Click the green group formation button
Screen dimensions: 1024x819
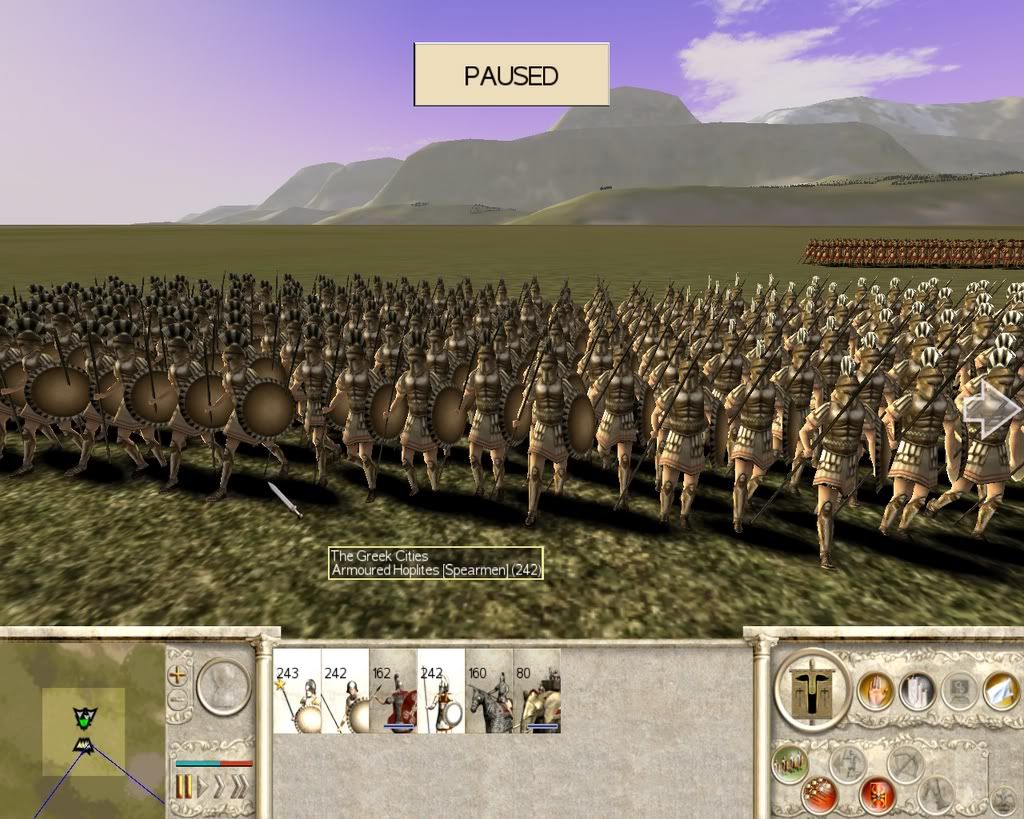click(790, 766)
